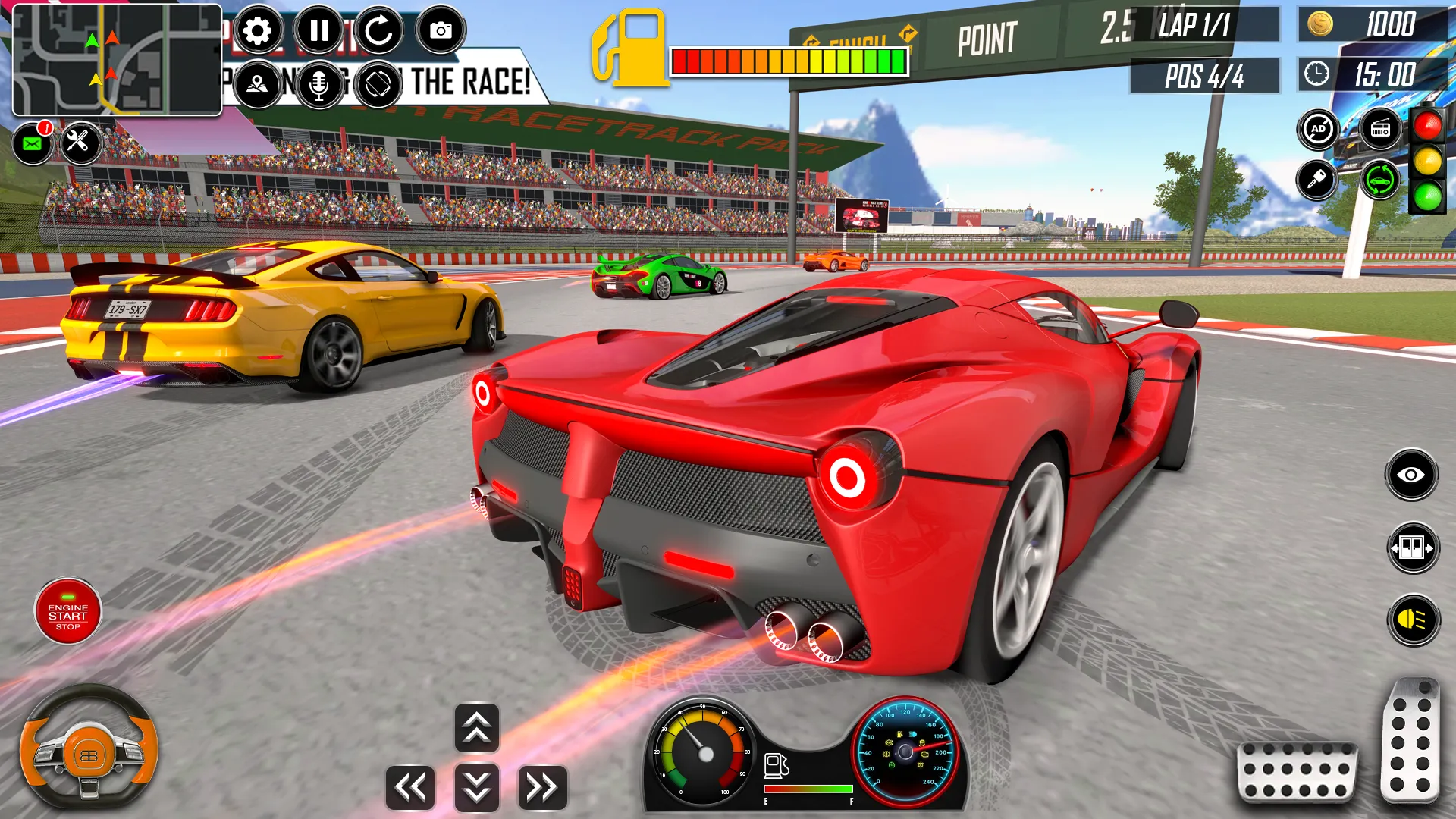Reset the car with green car-reset icon
This screenshot has width=1456, height=819.
pyautogui.click(x=1379, y=181)
